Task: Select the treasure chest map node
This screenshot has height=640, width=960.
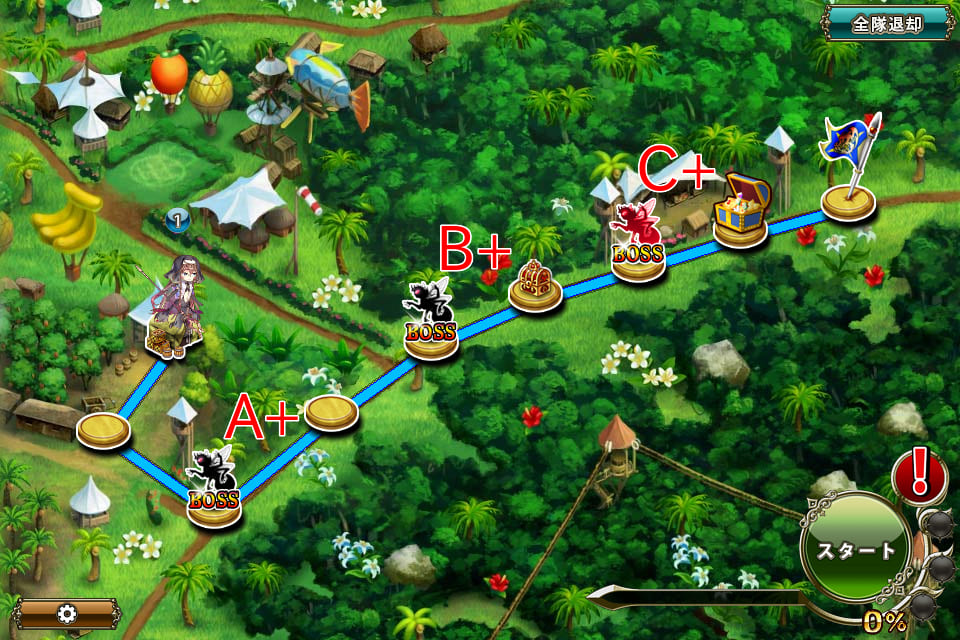Action: (x=741, y=210)
